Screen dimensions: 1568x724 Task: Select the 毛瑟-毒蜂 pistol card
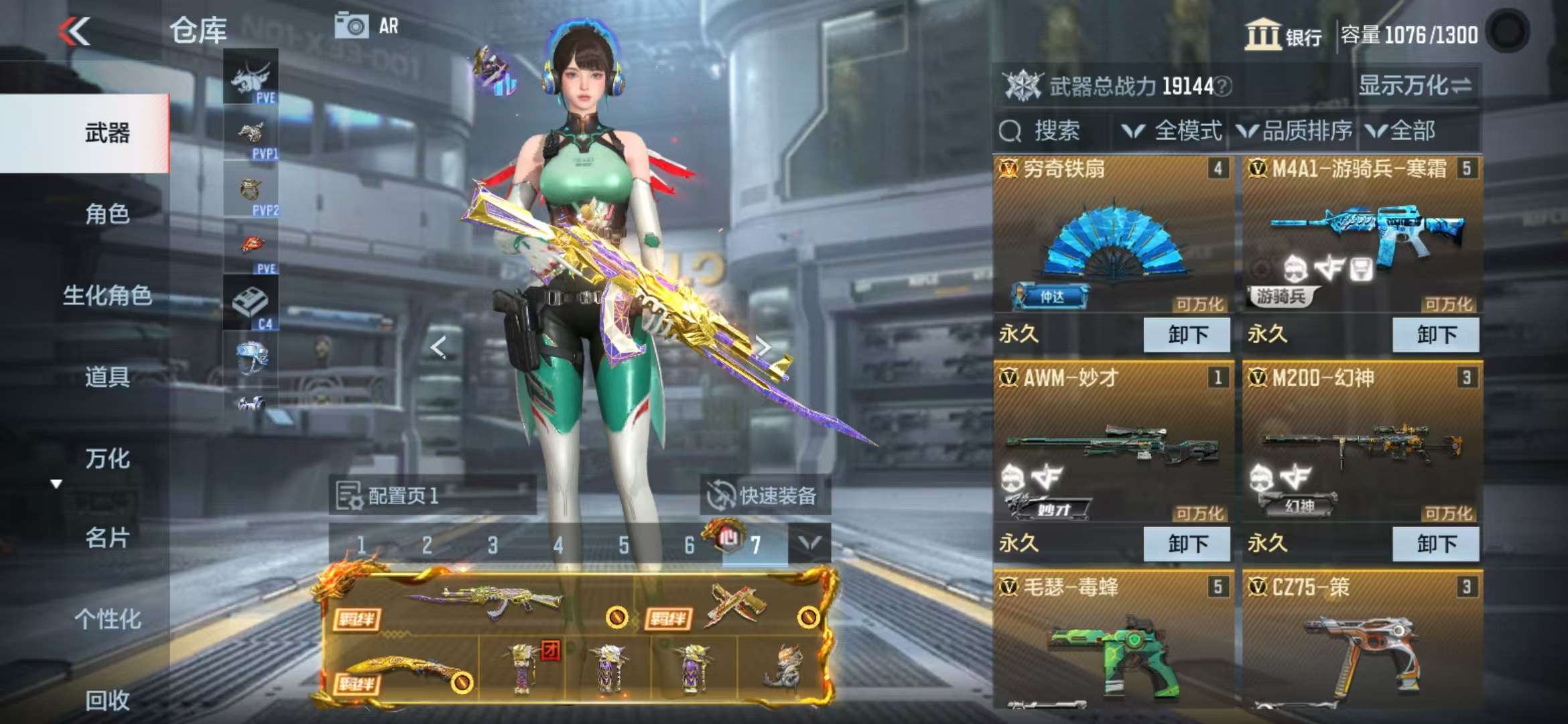1113,644
